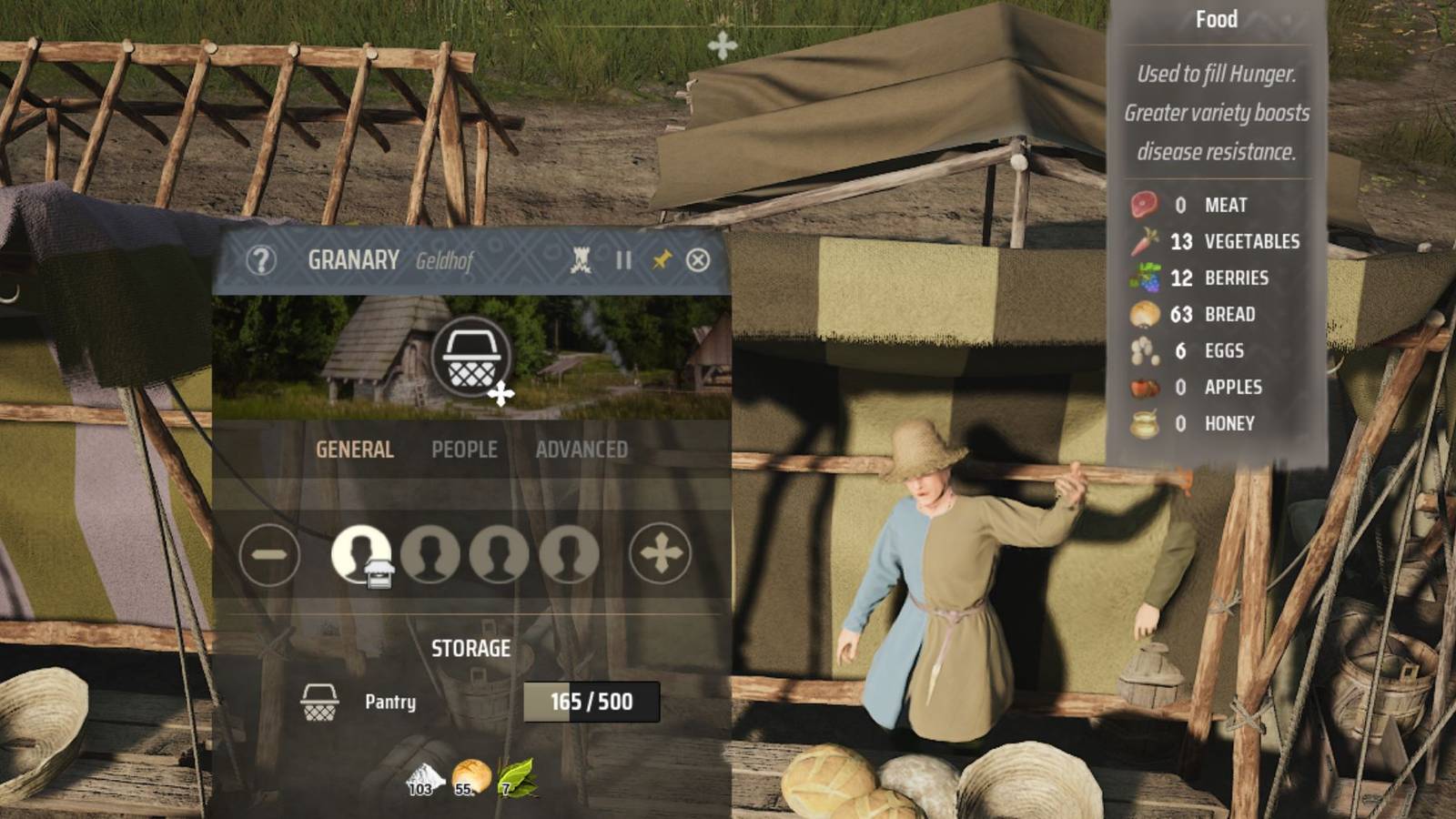Open the ADVANCED tab
1456x819 pixels.
[582, 449]
